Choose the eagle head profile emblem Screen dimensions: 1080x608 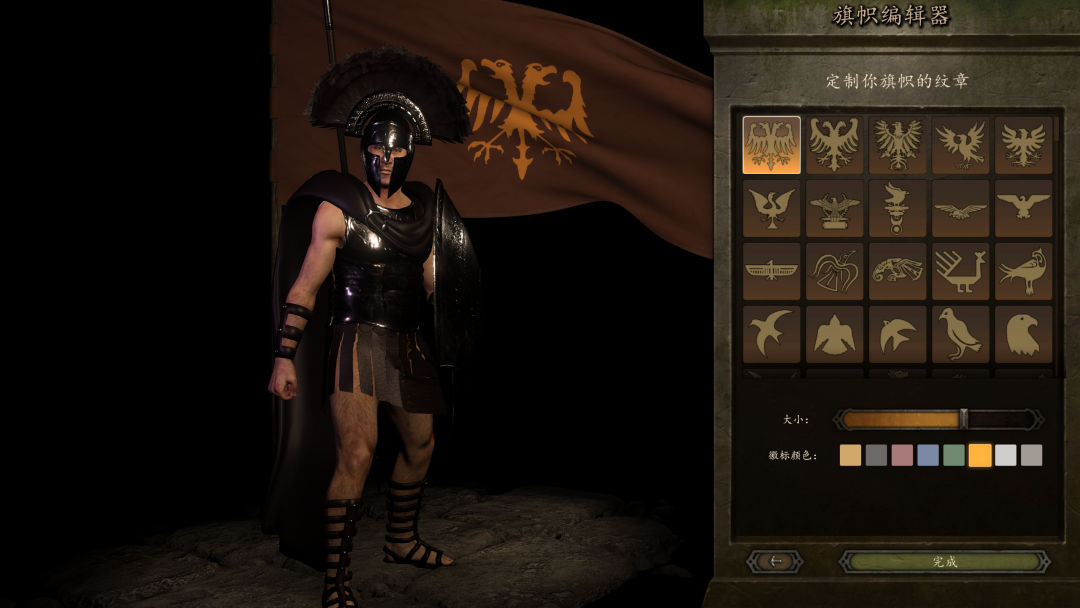(1023, 333)
